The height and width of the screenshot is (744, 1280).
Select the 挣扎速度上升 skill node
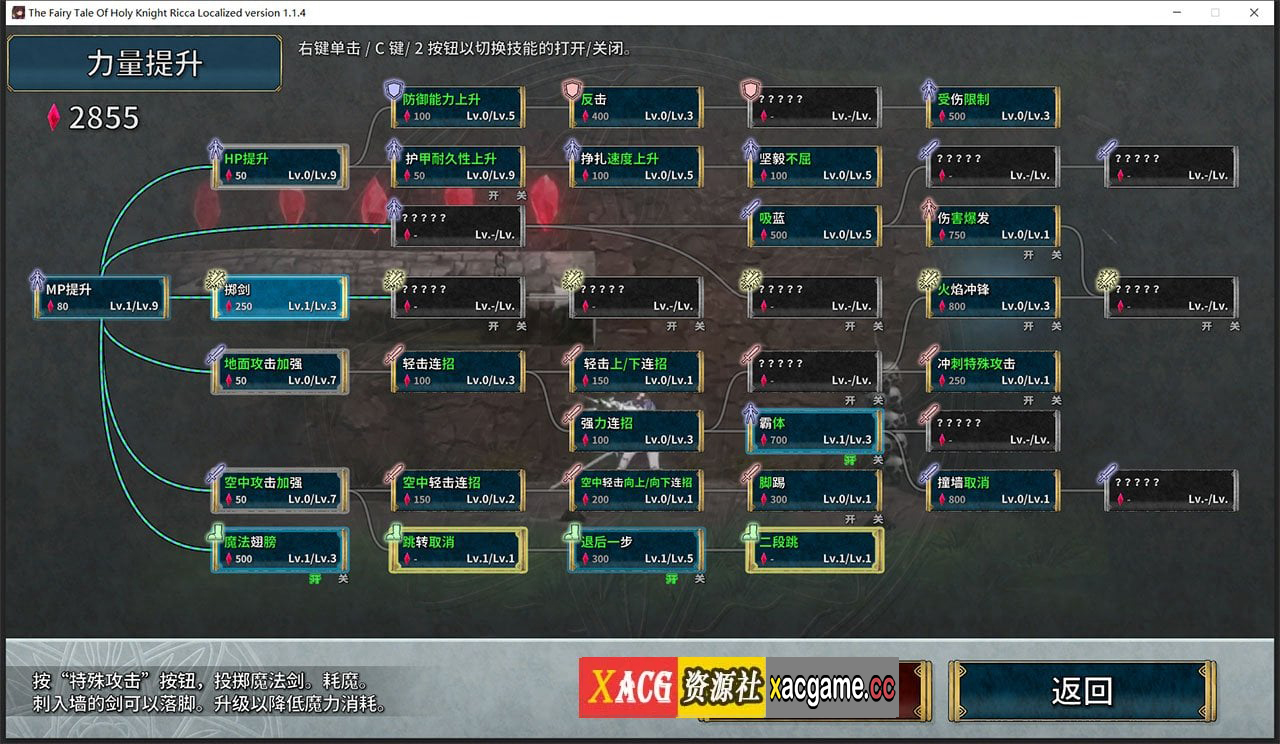pos(636,167)
